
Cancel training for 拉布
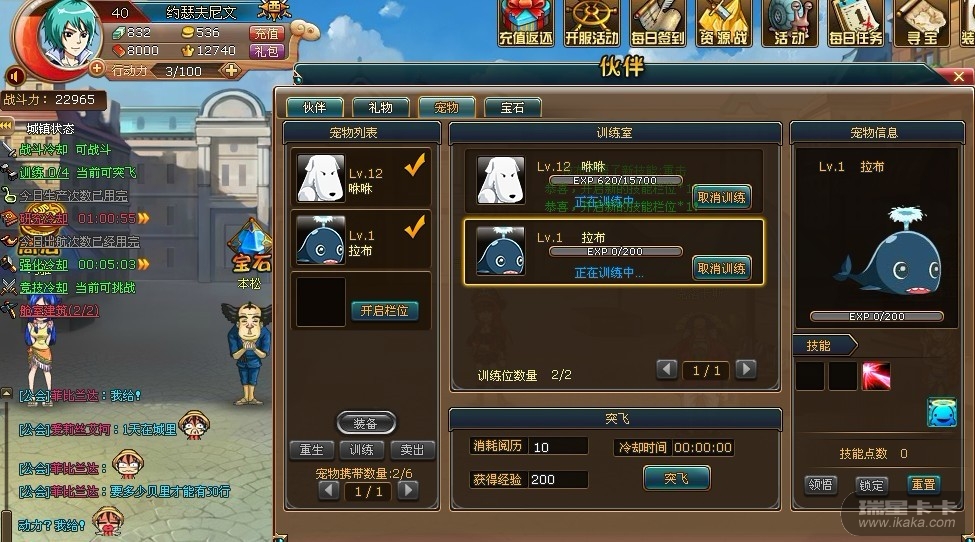(721, 268)
